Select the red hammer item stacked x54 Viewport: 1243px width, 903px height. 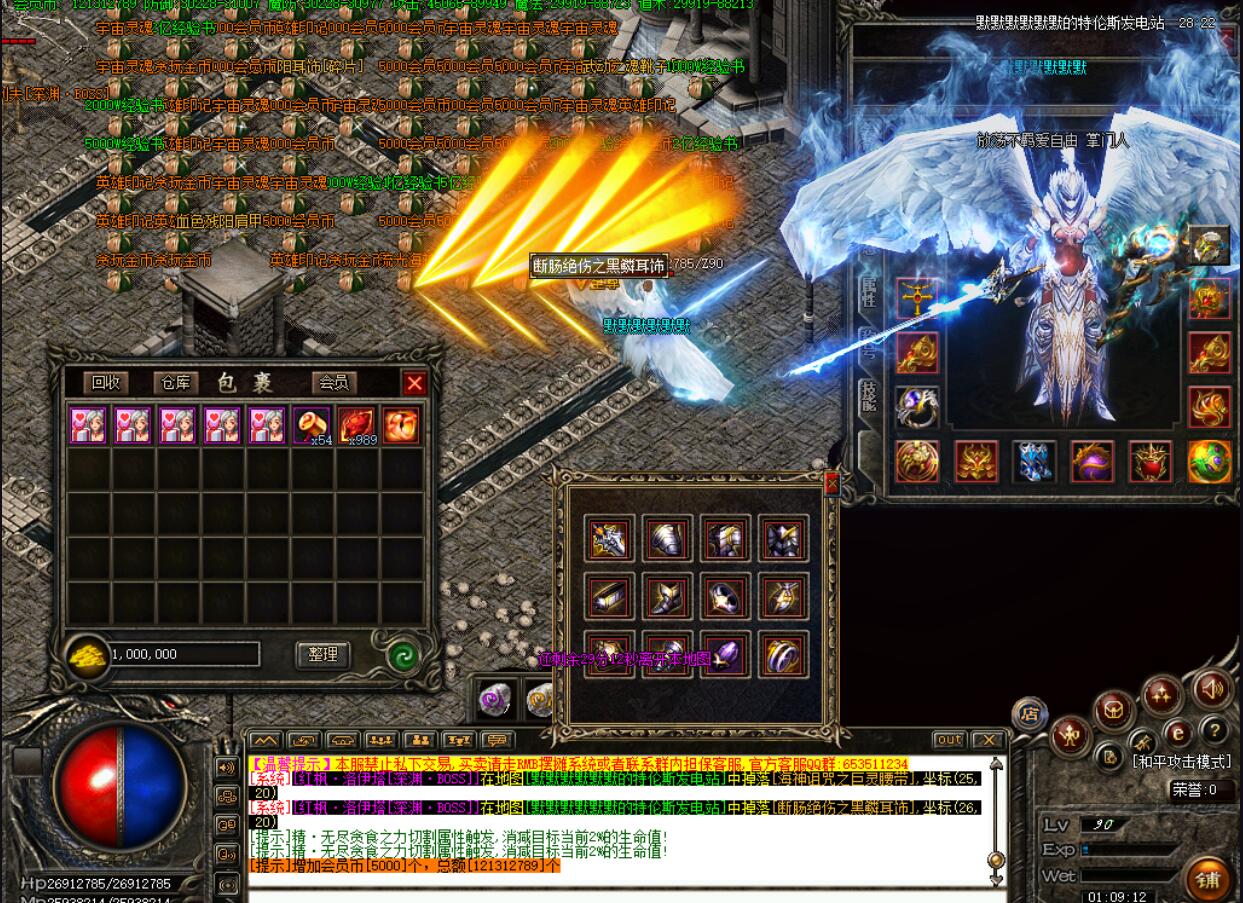[312, 425]
